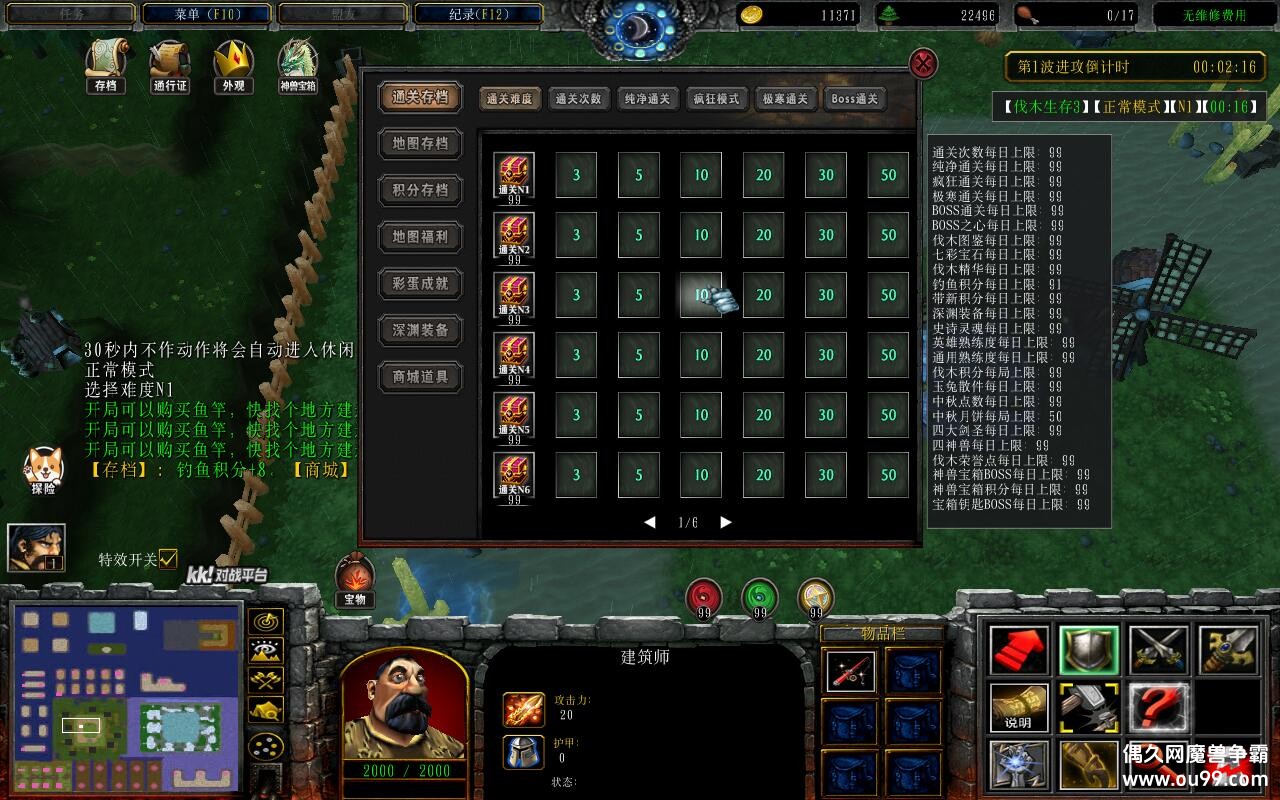Open the Boss通关 top tab
Image resolution: width=1280 pixels, height=800 pixels.
point(854,99)
